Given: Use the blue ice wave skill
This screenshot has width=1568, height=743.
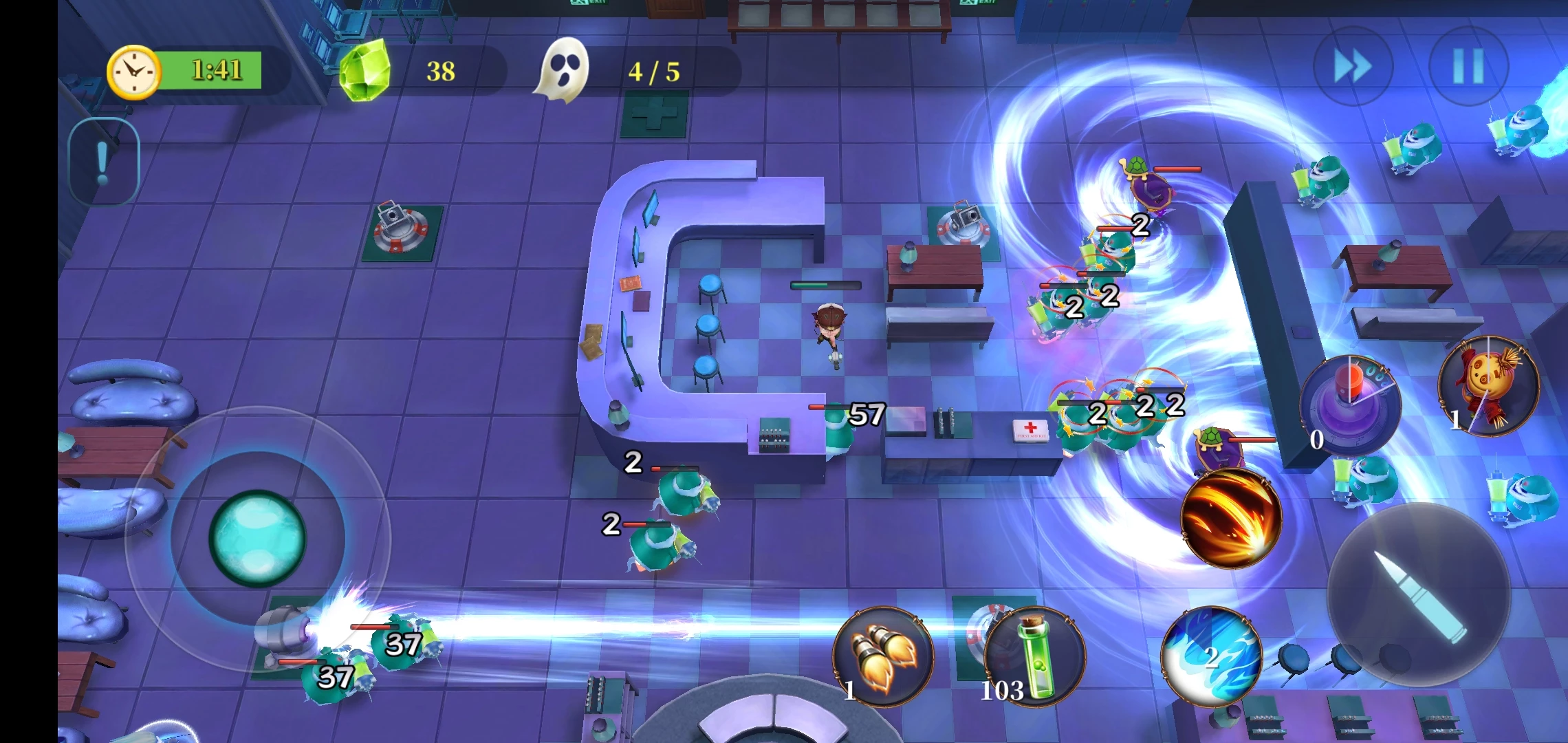Looking at the screenshot, I should [x=1212, y=656].
